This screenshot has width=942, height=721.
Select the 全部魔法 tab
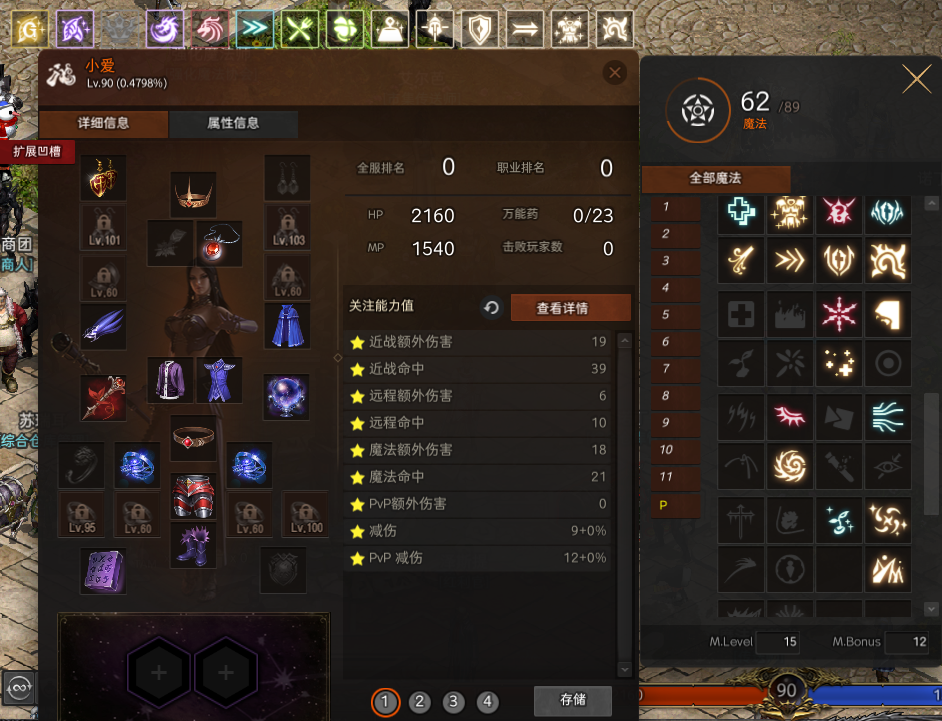715,179
